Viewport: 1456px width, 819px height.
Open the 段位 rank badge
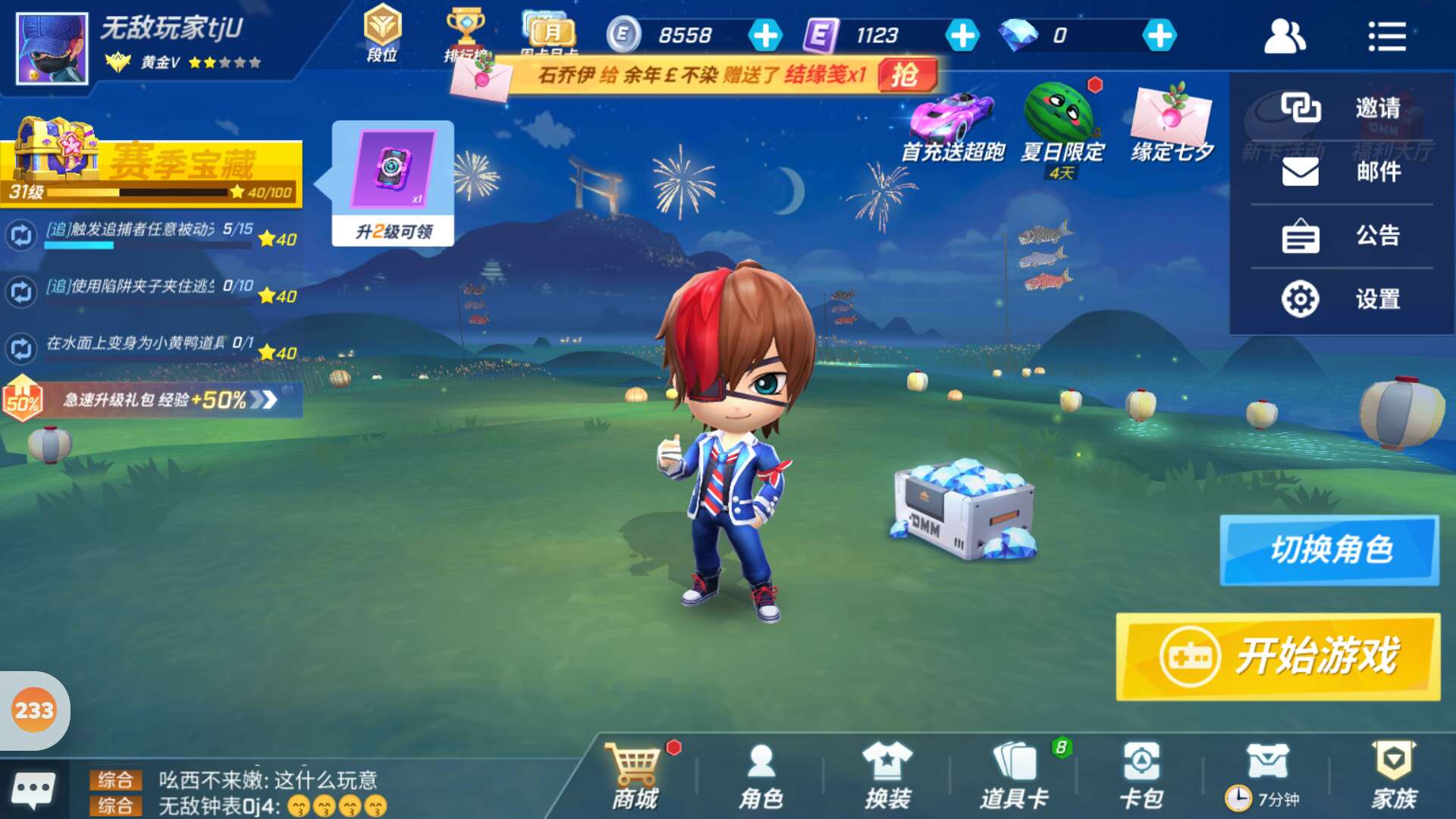coord(382,33)
